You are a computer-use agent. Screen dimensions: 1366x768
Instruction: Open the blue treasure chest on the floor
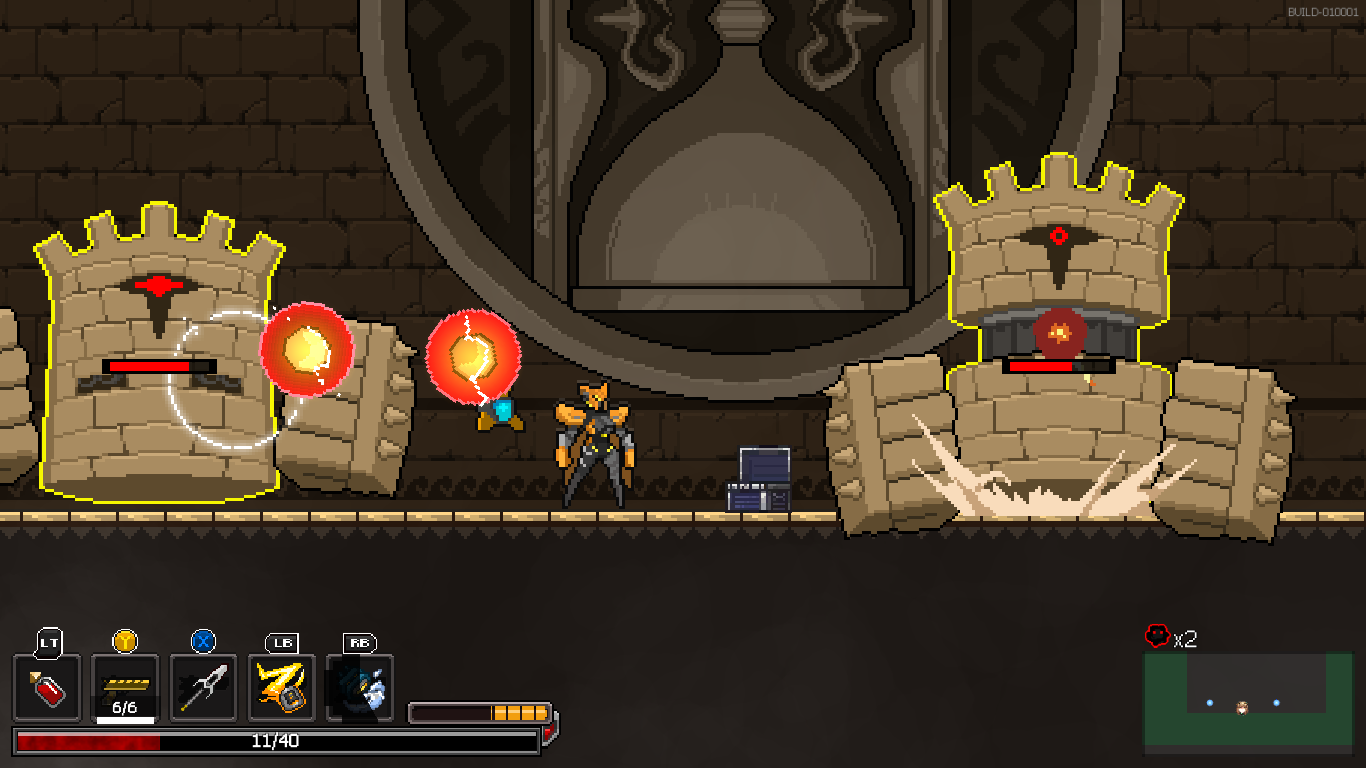[x=758, y=480]
